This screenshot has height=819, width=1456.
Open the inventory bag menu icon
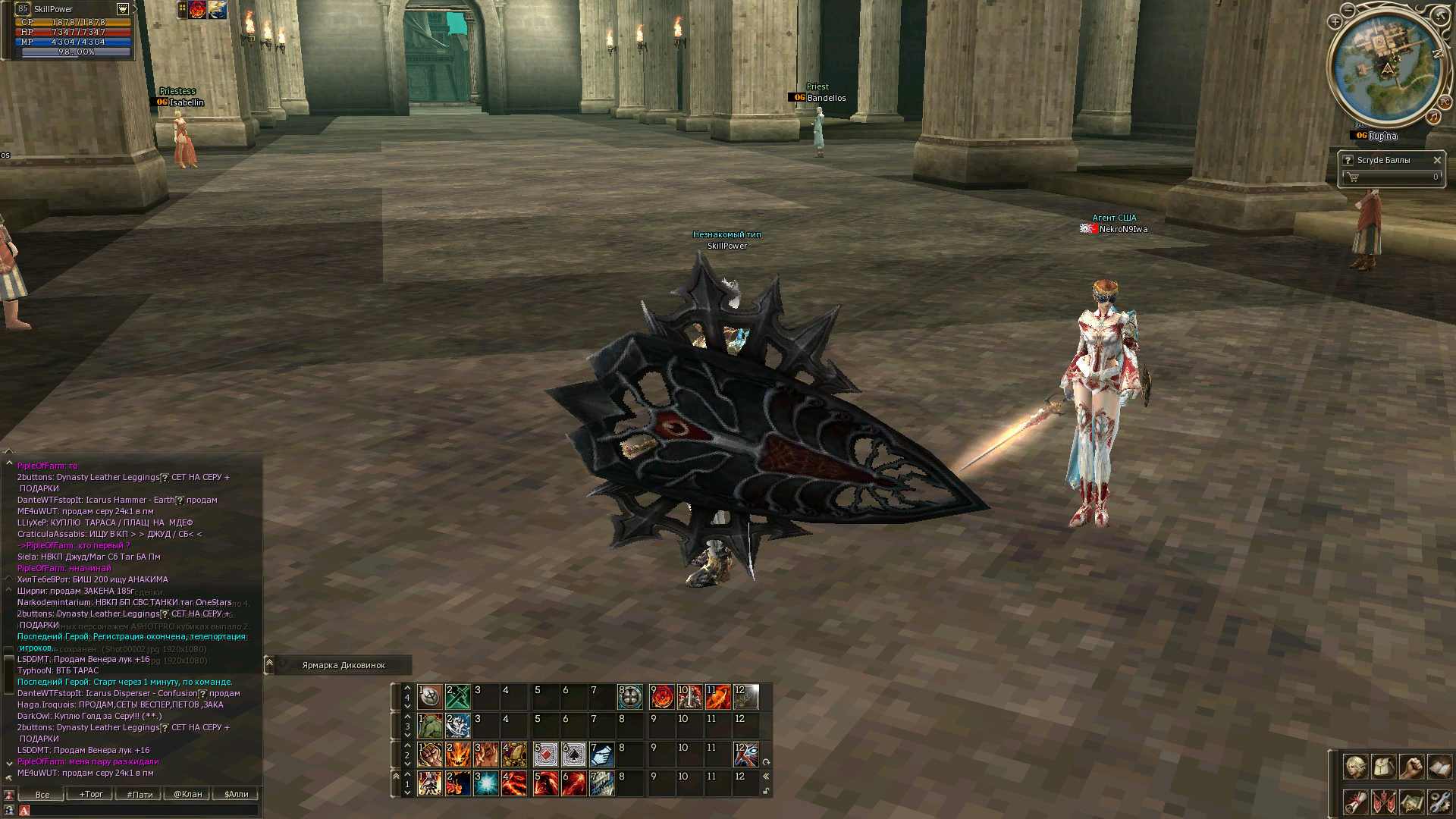click(x=1383, y=767)
